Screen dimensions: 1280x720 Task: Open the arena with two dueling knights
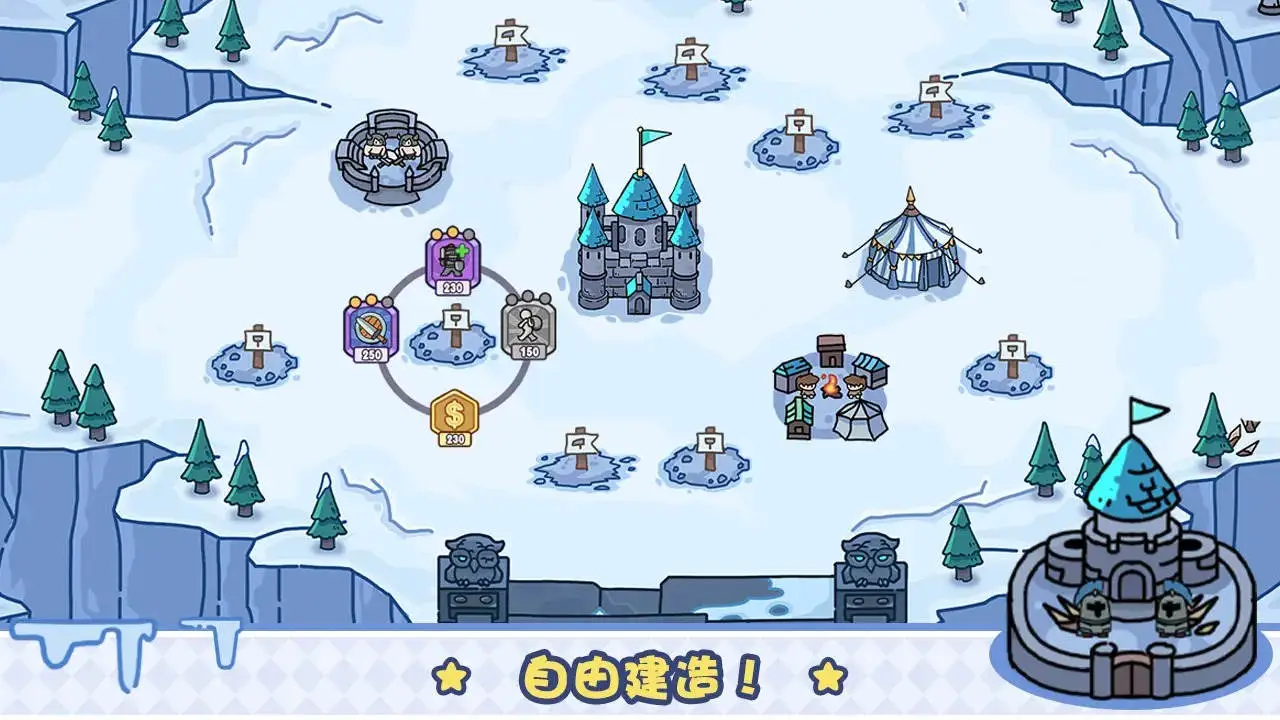pos(398,155)
